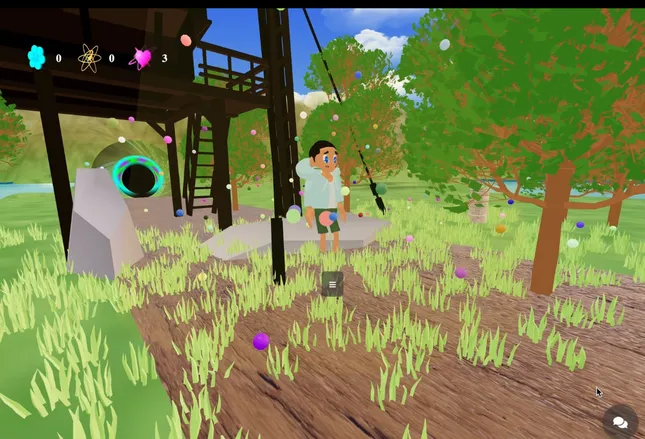Select the golden atom icon
The height and width of the screenshot is (439, 645).
[x=90, y=58]
